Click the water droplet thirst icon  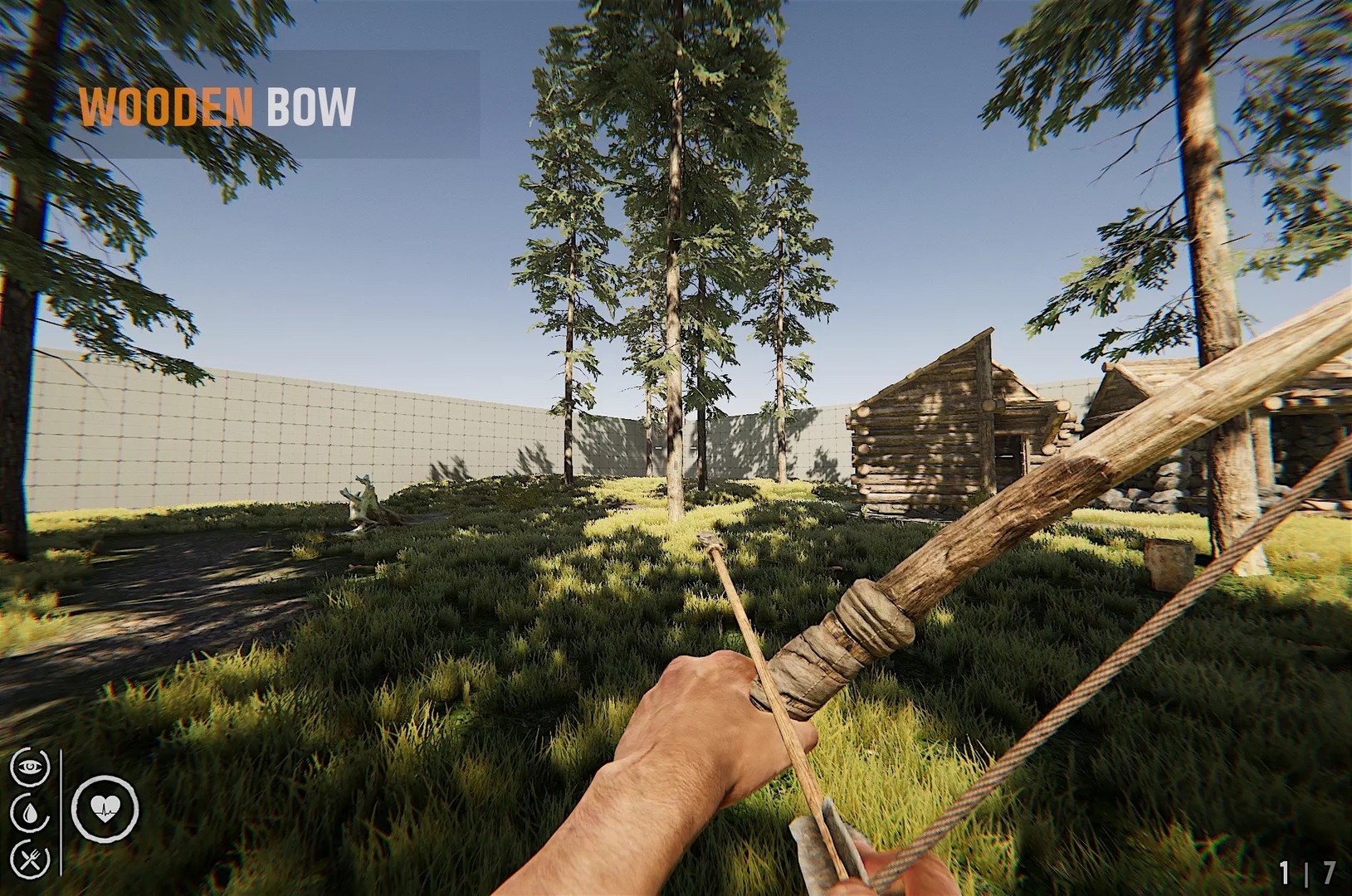click(x=31, y=811)
